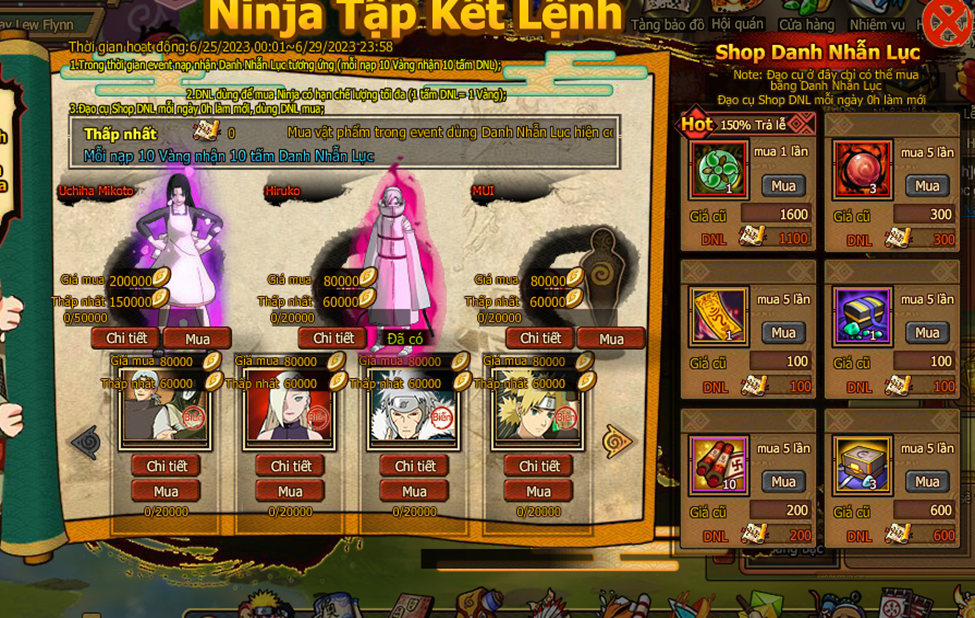Screen dimensions: 975x618
Task: Show the next page of ninjas with right arrow
Action: pos(617,440)
